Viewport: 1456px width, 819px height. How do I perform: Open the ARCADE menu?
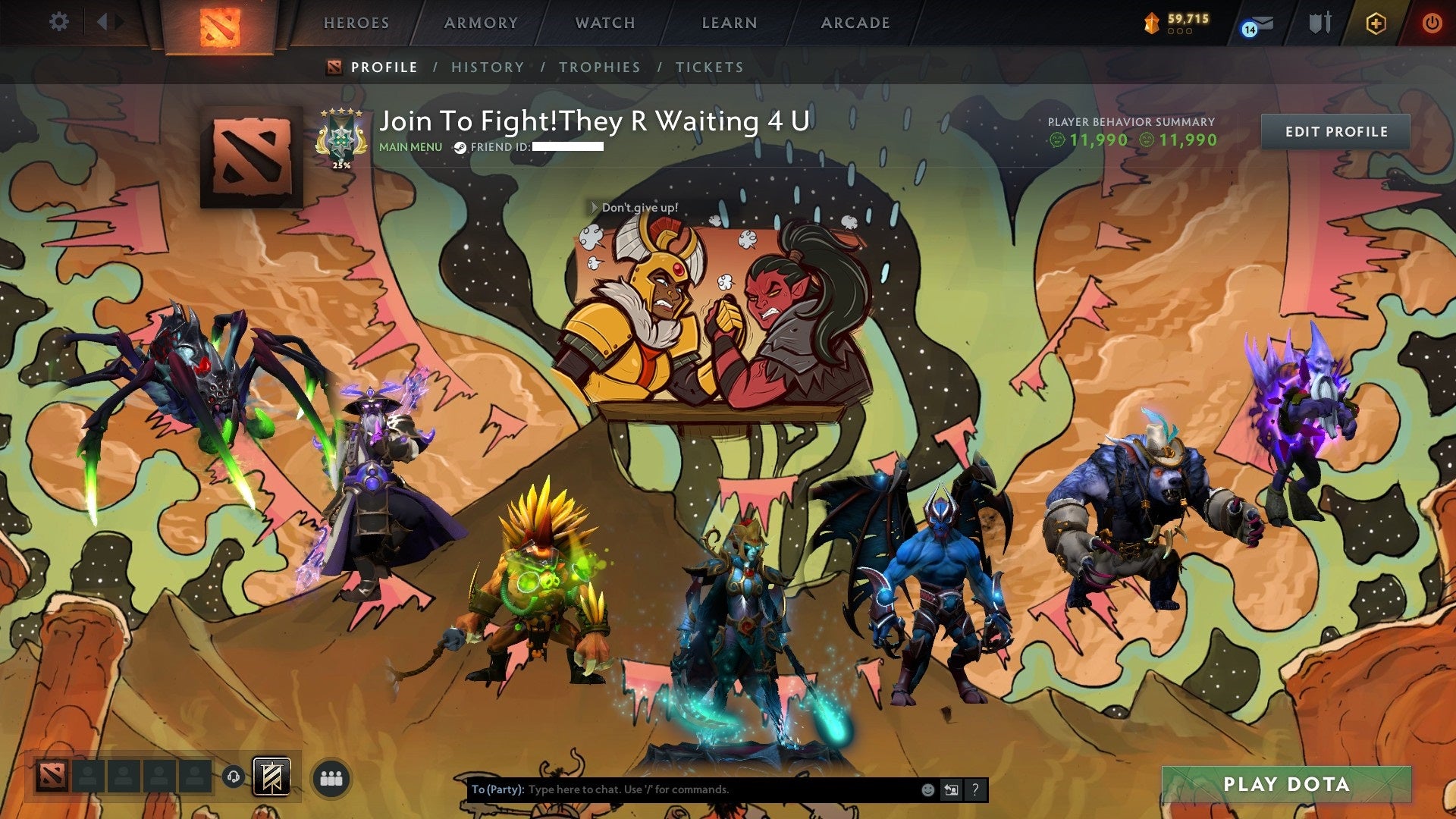pyautogui.click(x=855, y=24)
